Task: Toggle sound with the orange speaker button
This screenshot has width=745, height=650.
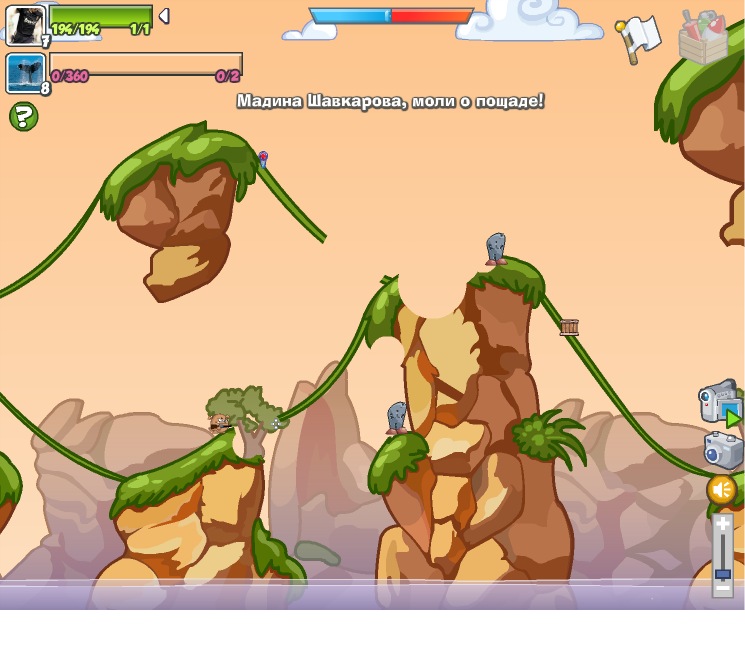Action: pyautogui.click(x=721, y=490)
